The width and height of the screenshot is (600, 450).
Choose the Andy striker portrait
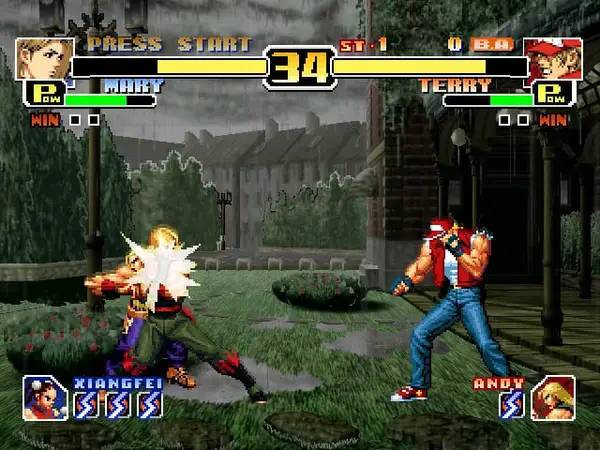pos(553,397)
